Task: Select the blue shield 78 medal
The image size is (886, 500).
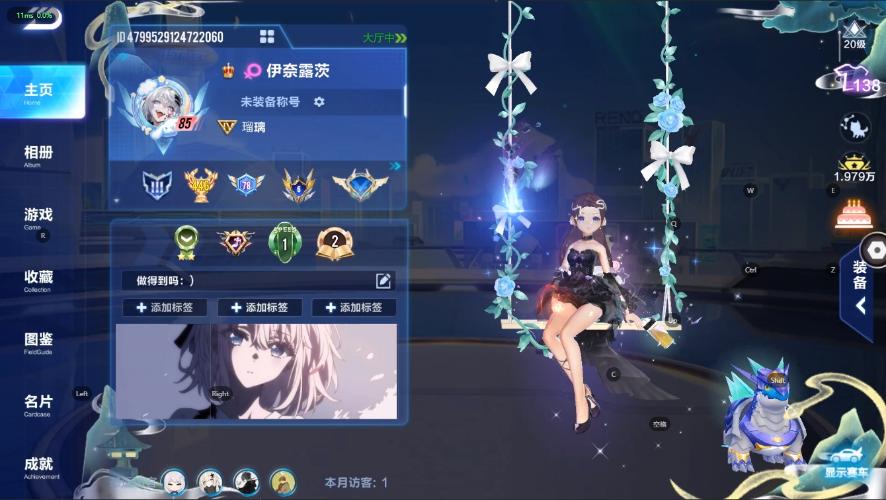Action: [246, 183]
